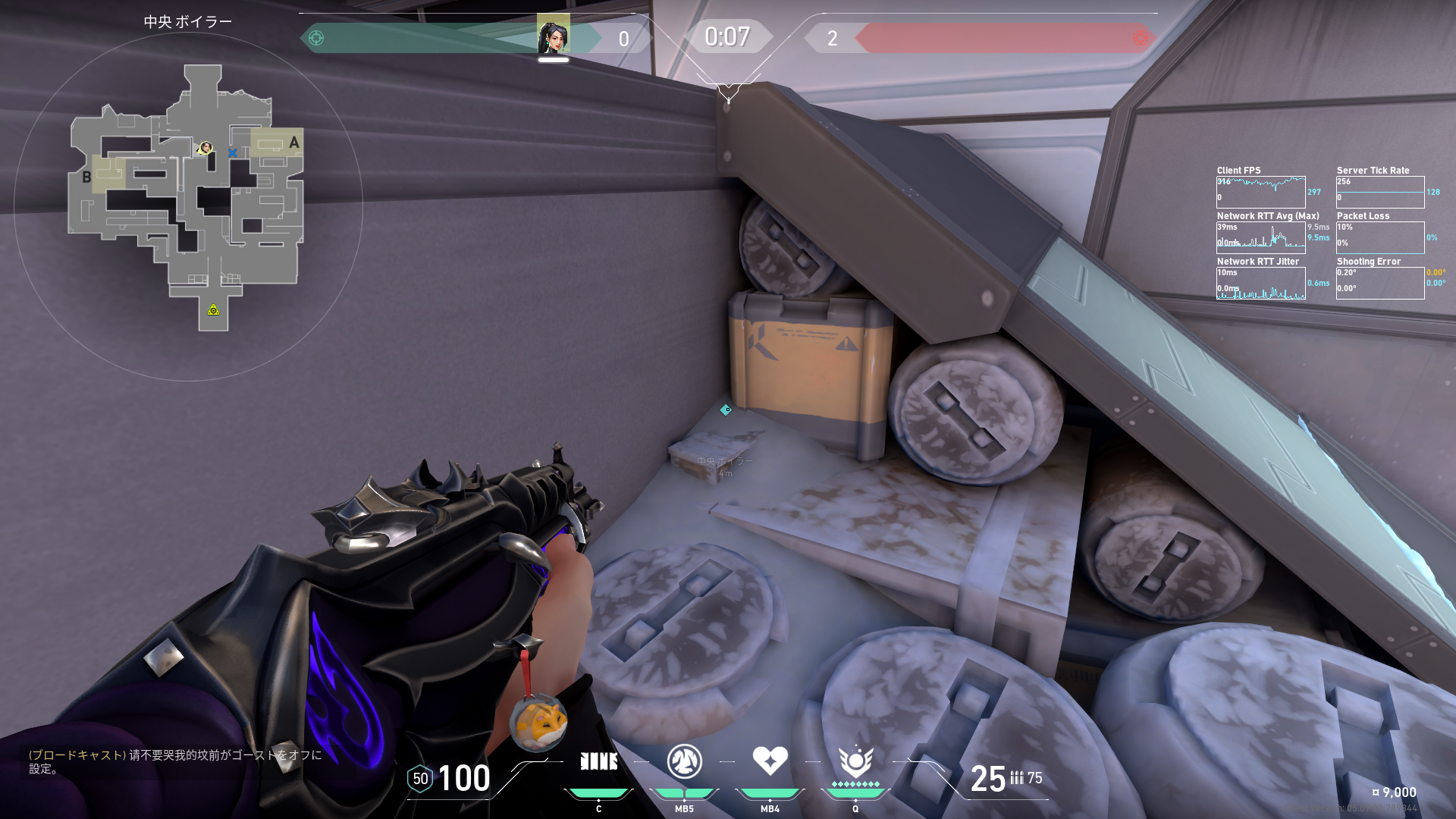Activate the Slow Orb ability icon

[x=684, y=761]
